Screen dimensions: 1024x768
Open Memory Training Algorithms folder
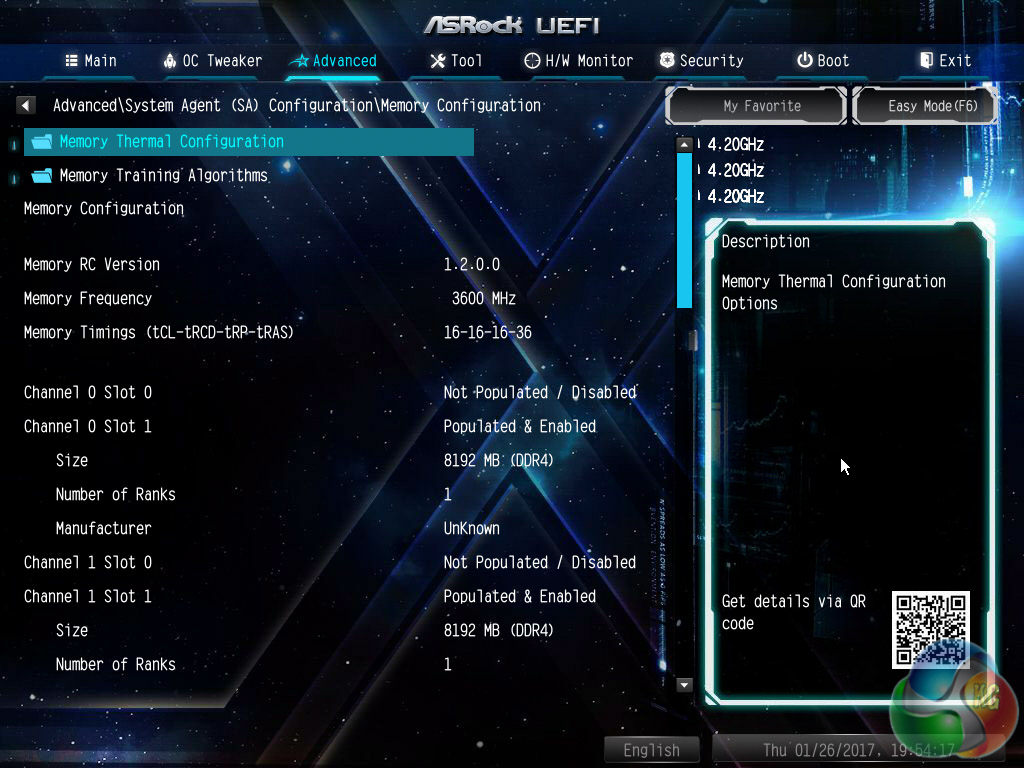163,176
